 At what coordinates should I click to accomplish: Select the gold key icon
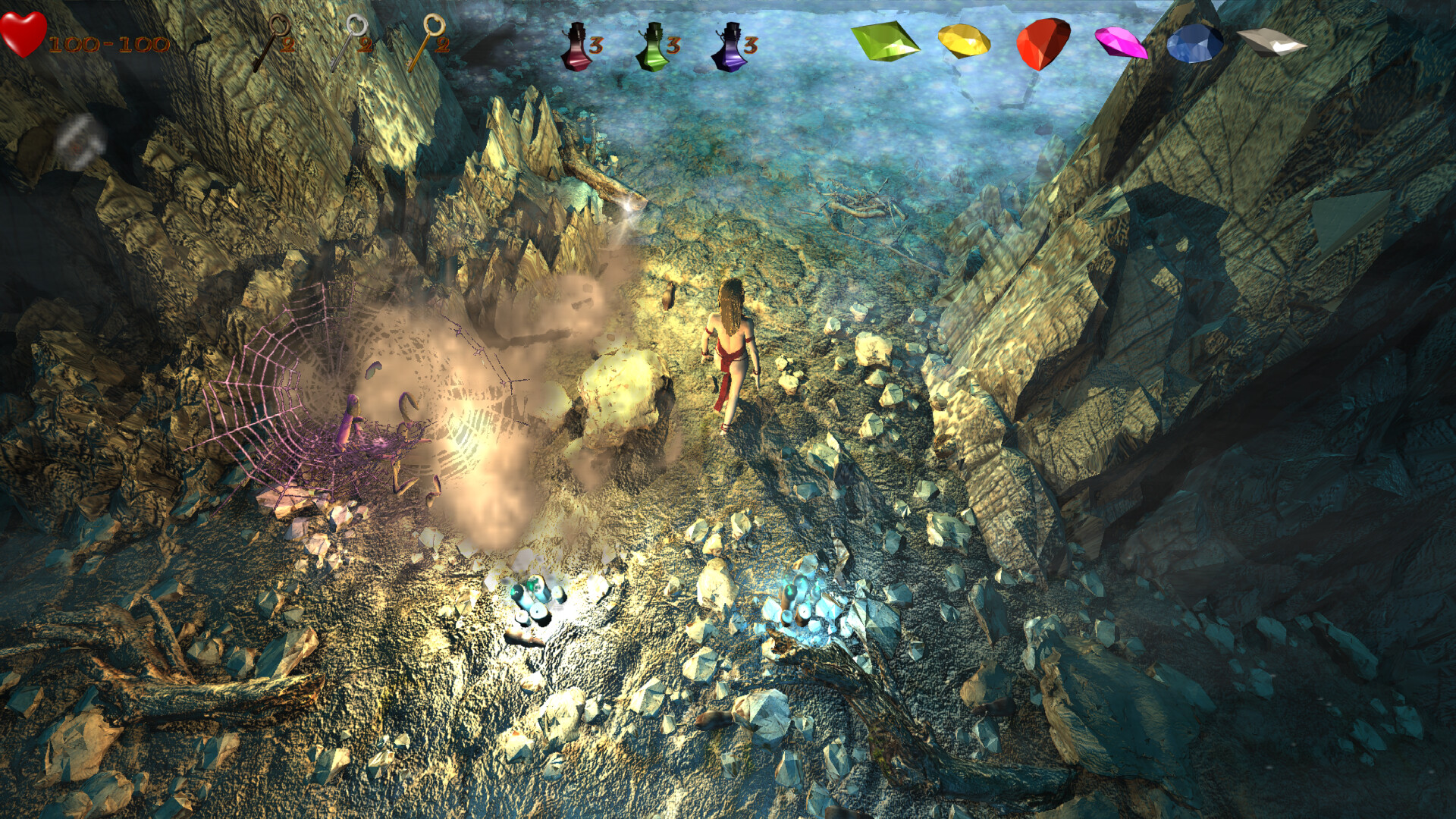pos(426,42)
